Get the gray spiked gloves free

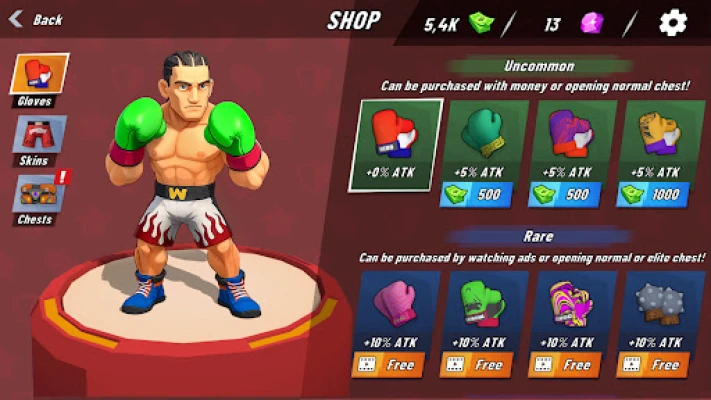(x=661, y=365)
